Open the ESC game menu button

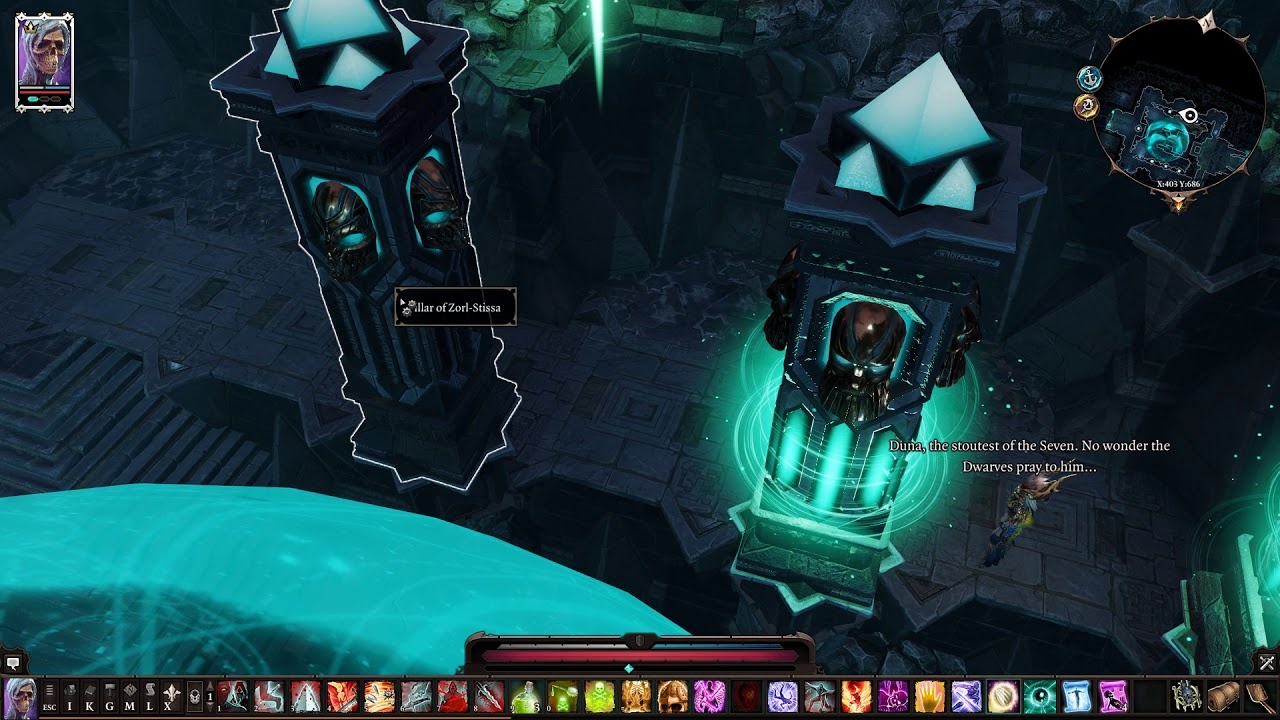coord(49,696)
